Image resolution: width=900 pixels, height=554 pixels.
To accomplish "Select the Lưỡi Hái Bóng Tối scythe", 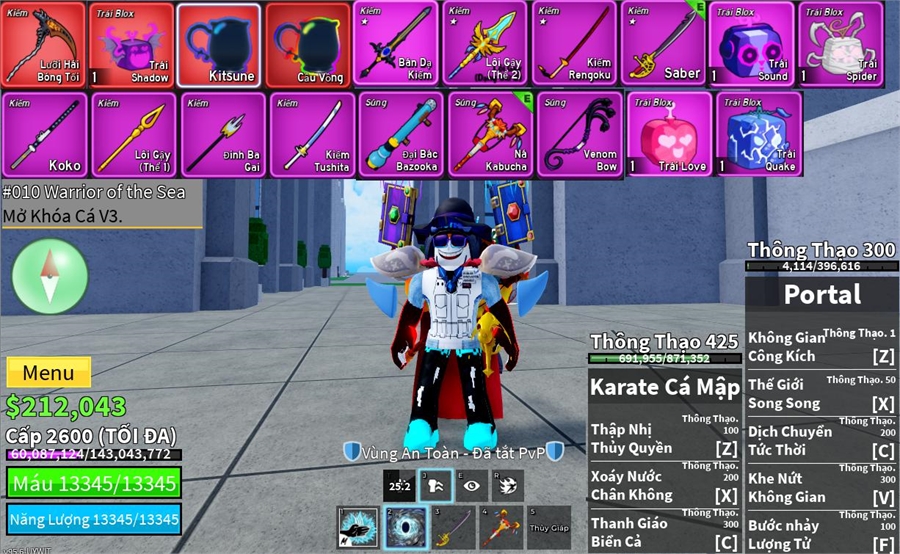I will 43,45.
